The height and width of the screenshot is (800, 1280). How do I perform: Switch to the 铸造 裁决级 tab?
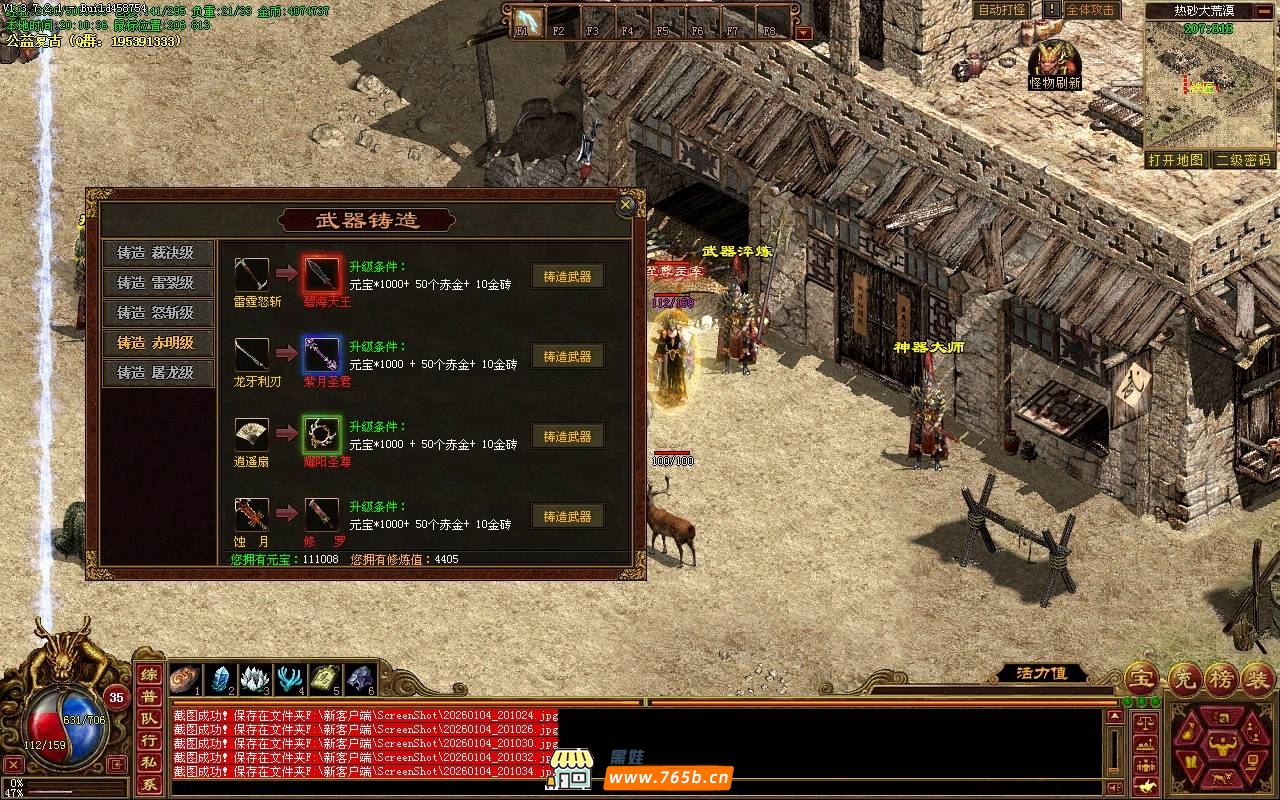tap(155, 253)
